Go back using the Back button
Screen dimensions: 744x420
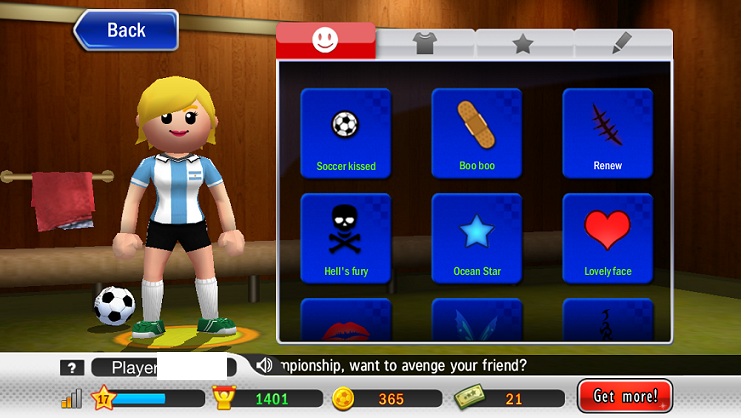click(127, 30)
